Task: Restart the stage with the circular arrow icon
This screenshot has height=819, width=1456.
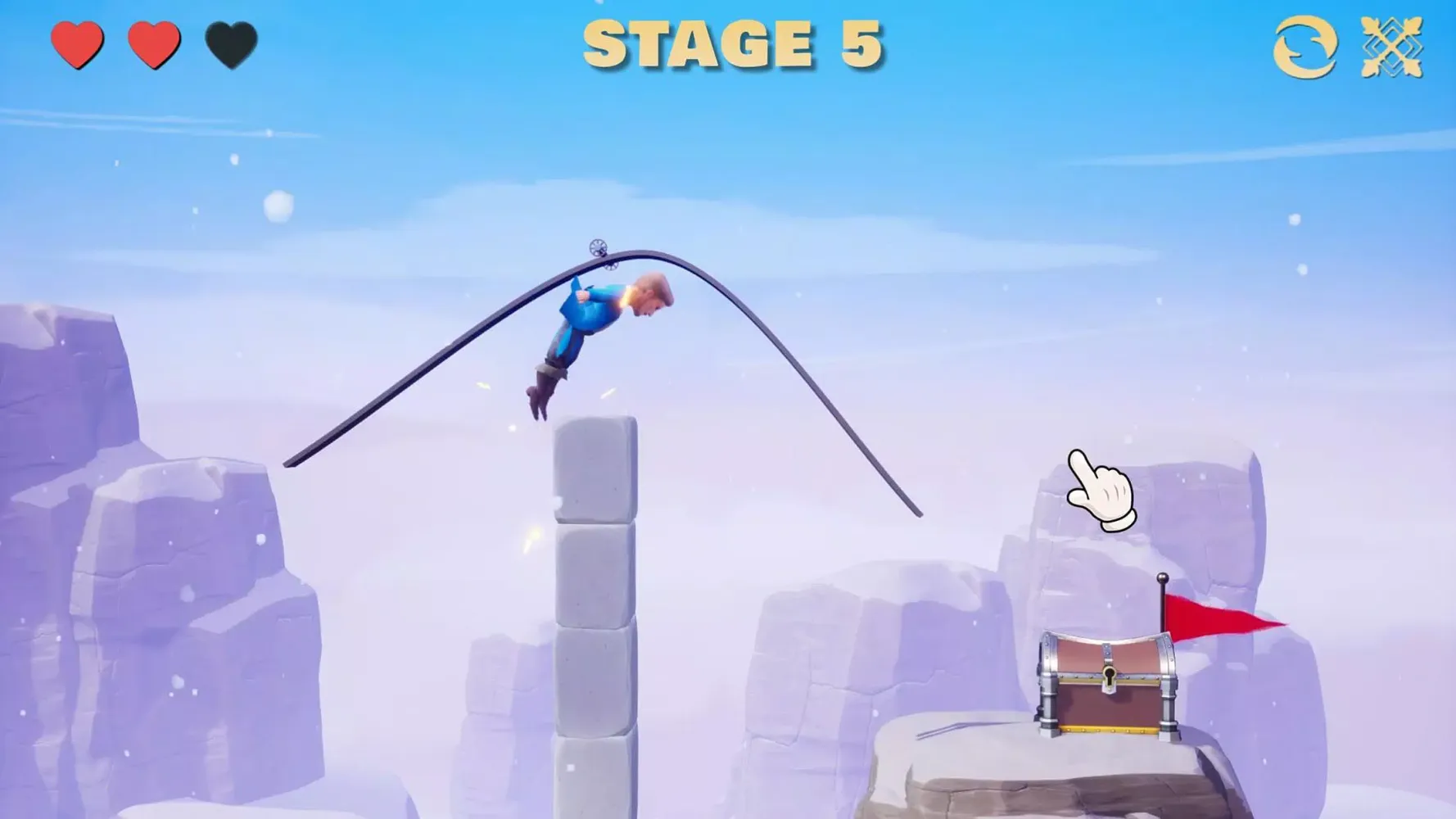Action: click(1305, 47)
